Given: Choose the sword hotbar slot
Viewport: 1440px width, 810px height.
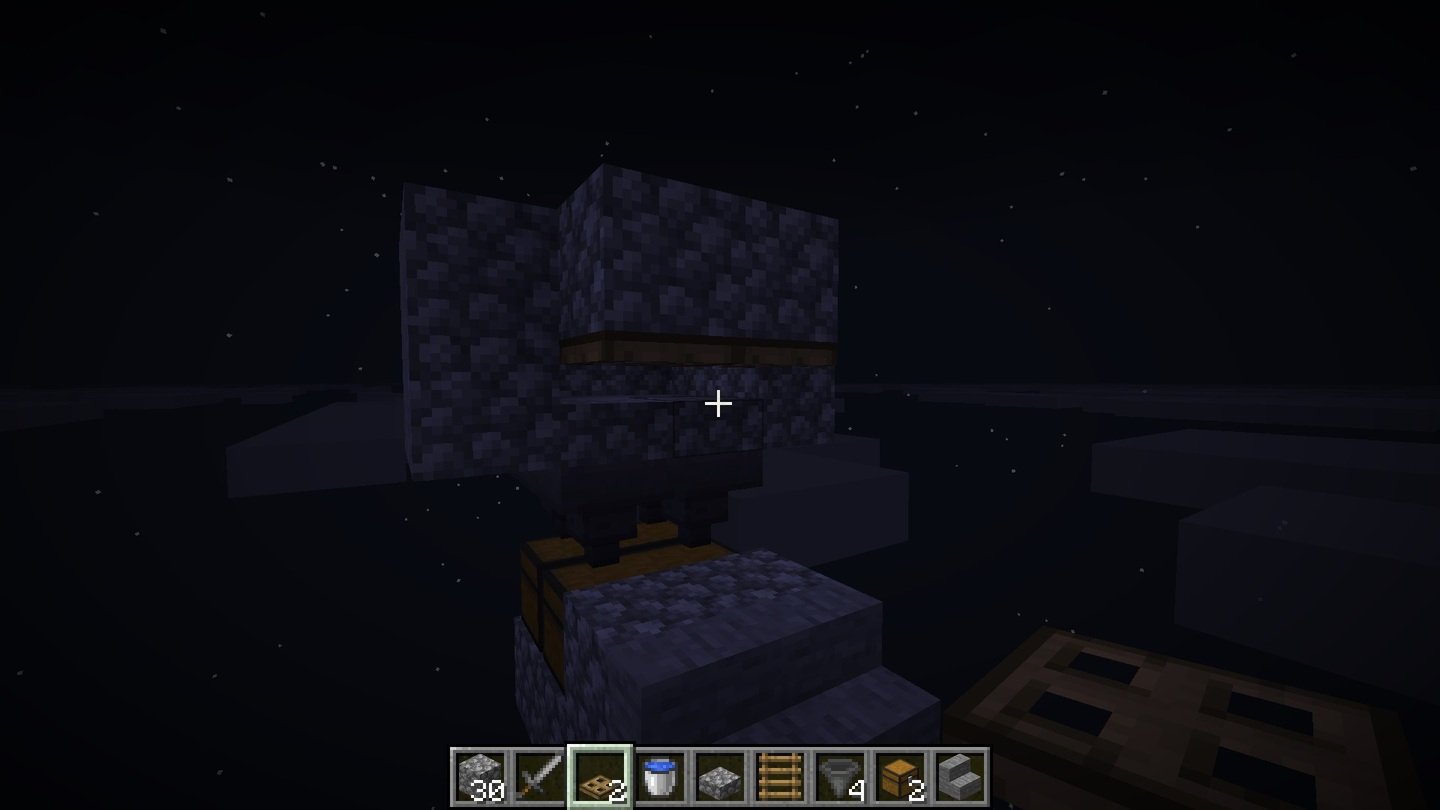Looking at the screenshot, I should click(x=540, y=777).
